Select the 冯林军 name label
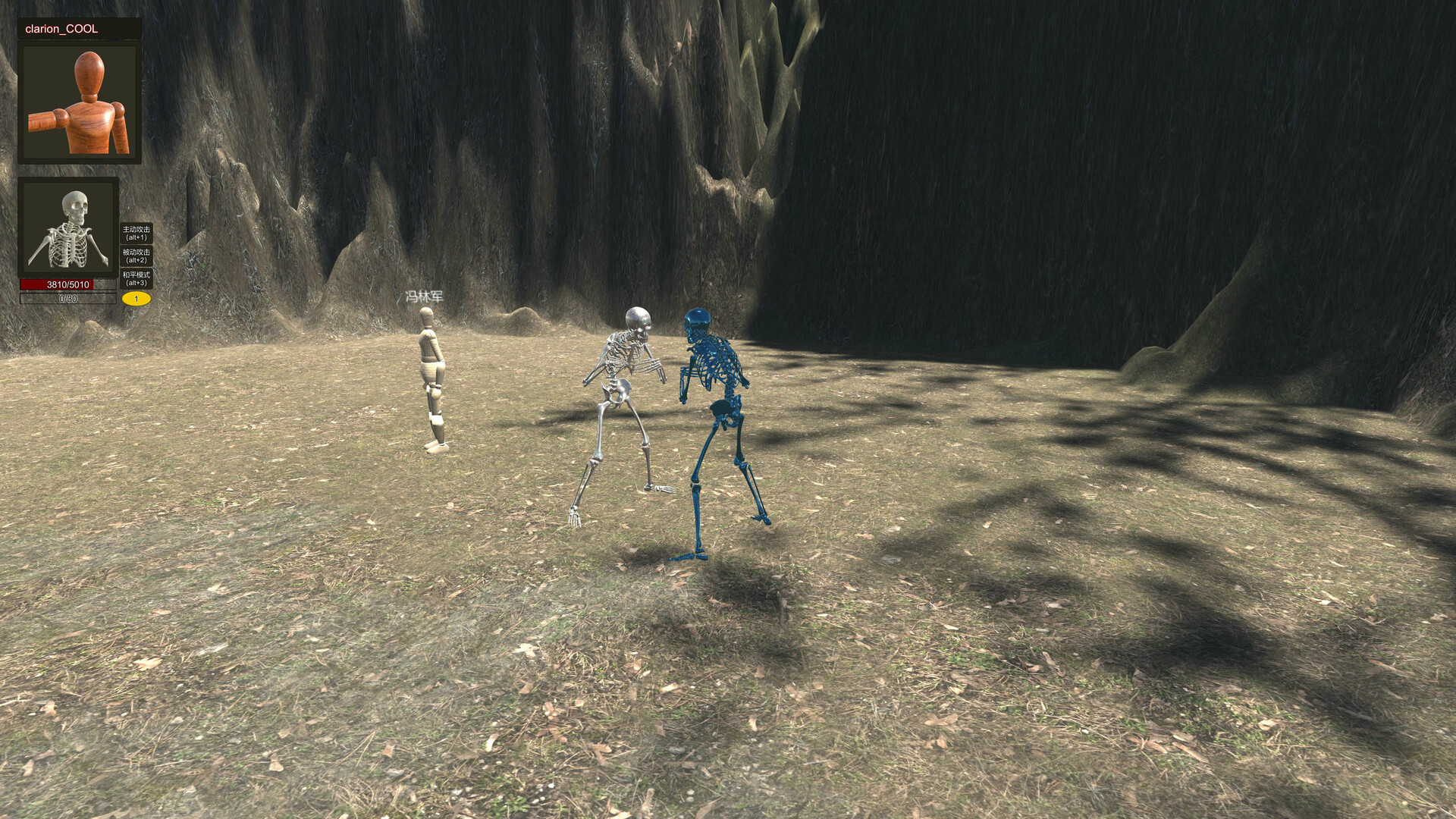1456x819 pixels. [423, 295]
